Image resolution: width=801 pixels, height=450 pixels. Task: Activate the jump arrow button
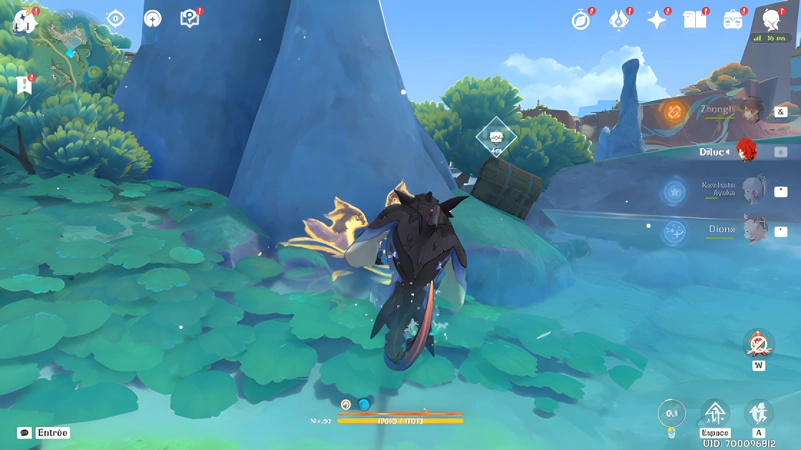coord(715,413)
